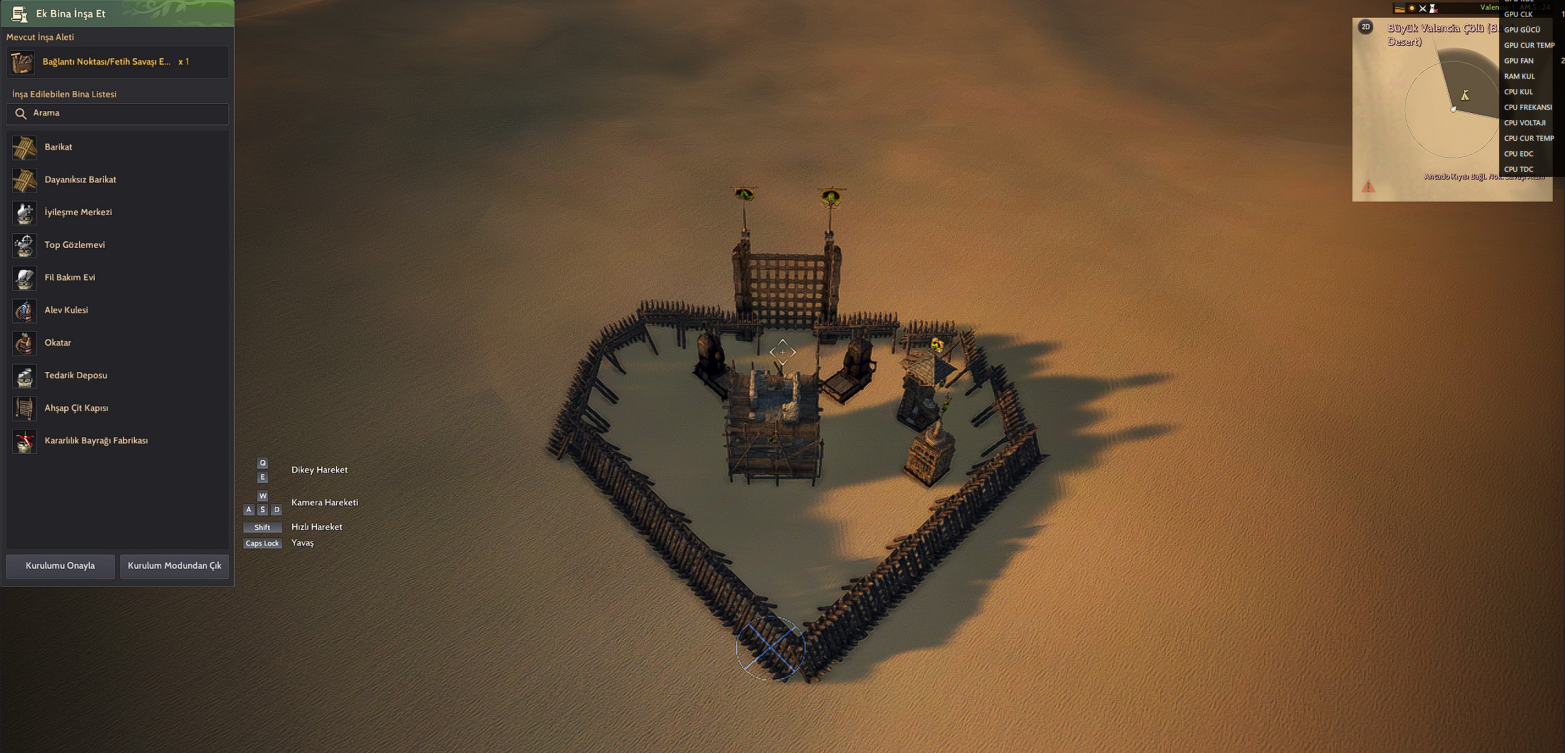Click the sun weather icon above minimap
This screenshot has height=753, width=1565.
(x=1412, y=8)
